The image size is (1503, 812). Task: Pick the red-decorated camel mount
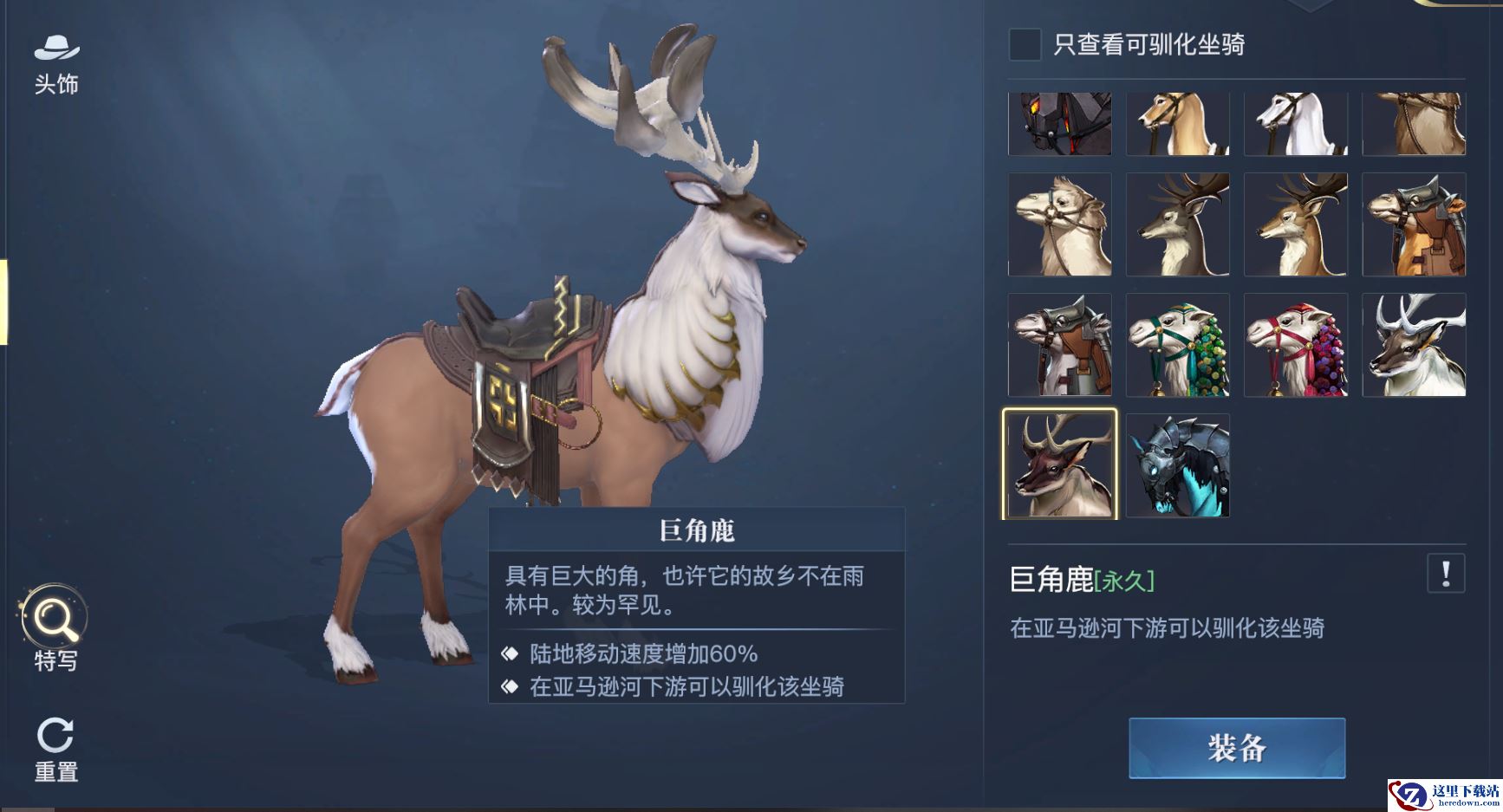pyautogui.click(x=1295, y=345)
